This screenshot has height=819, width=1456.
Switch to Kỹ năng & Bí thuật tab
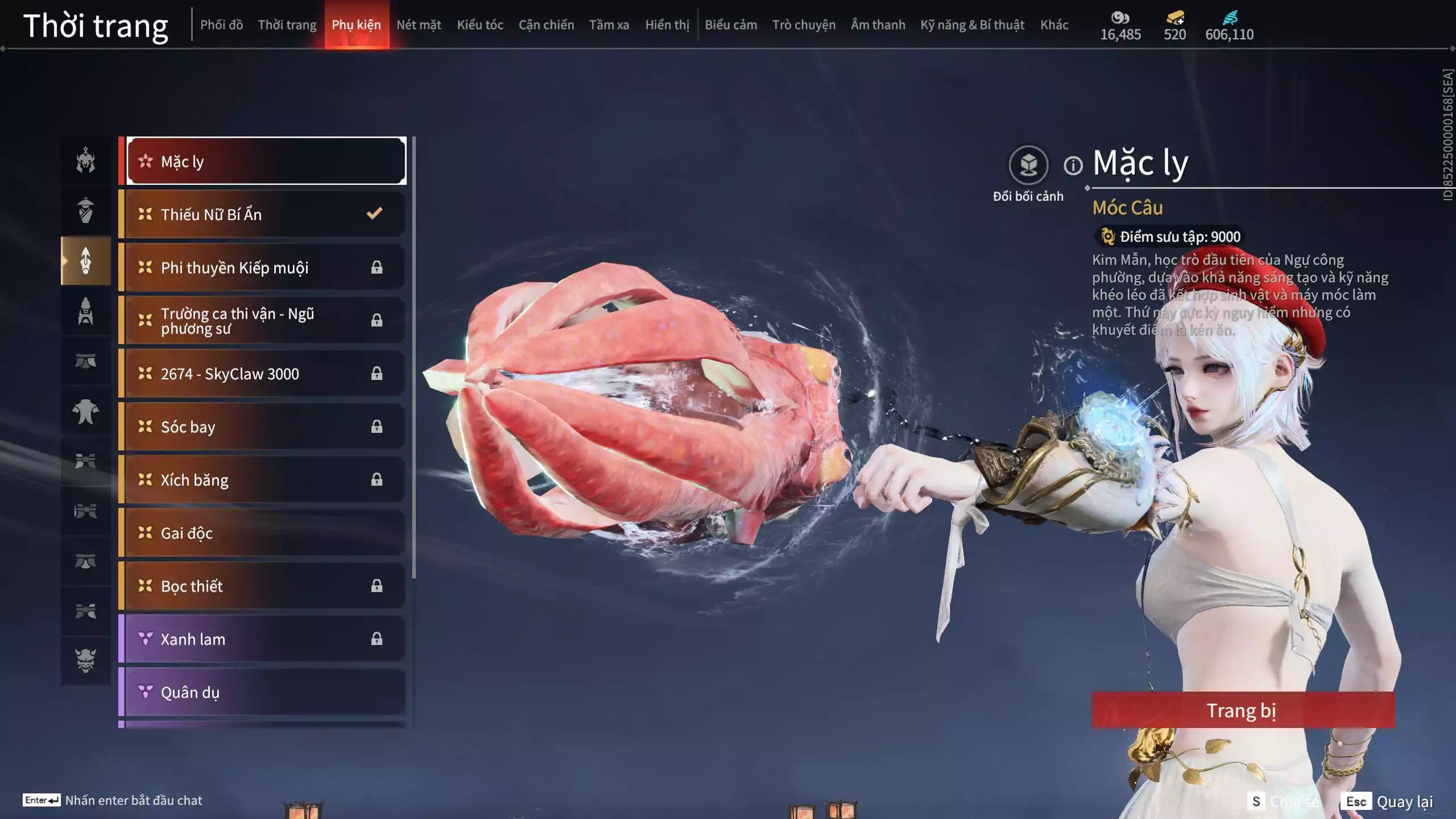pyautogui.click(x=972, y=25)
